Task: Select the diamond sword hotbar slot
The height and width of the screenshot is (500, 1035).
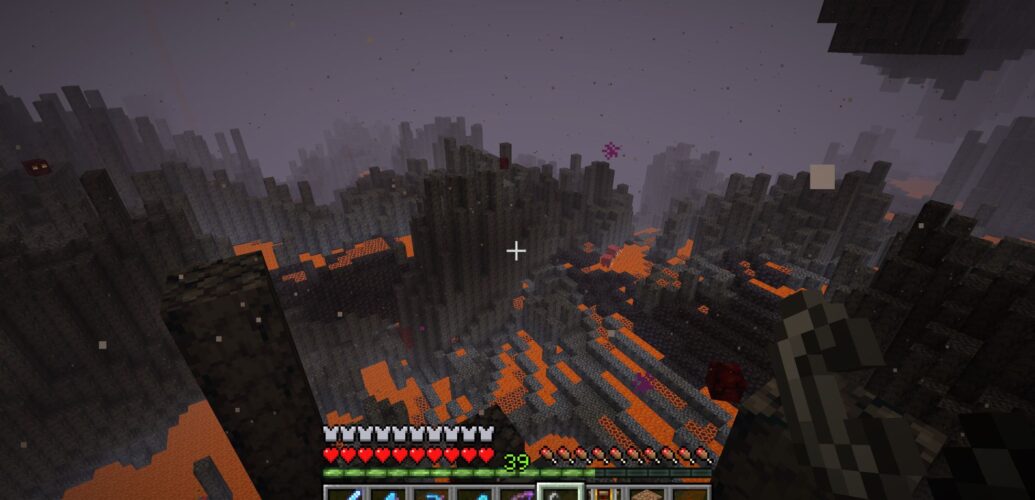Action: tap(343, 494)
